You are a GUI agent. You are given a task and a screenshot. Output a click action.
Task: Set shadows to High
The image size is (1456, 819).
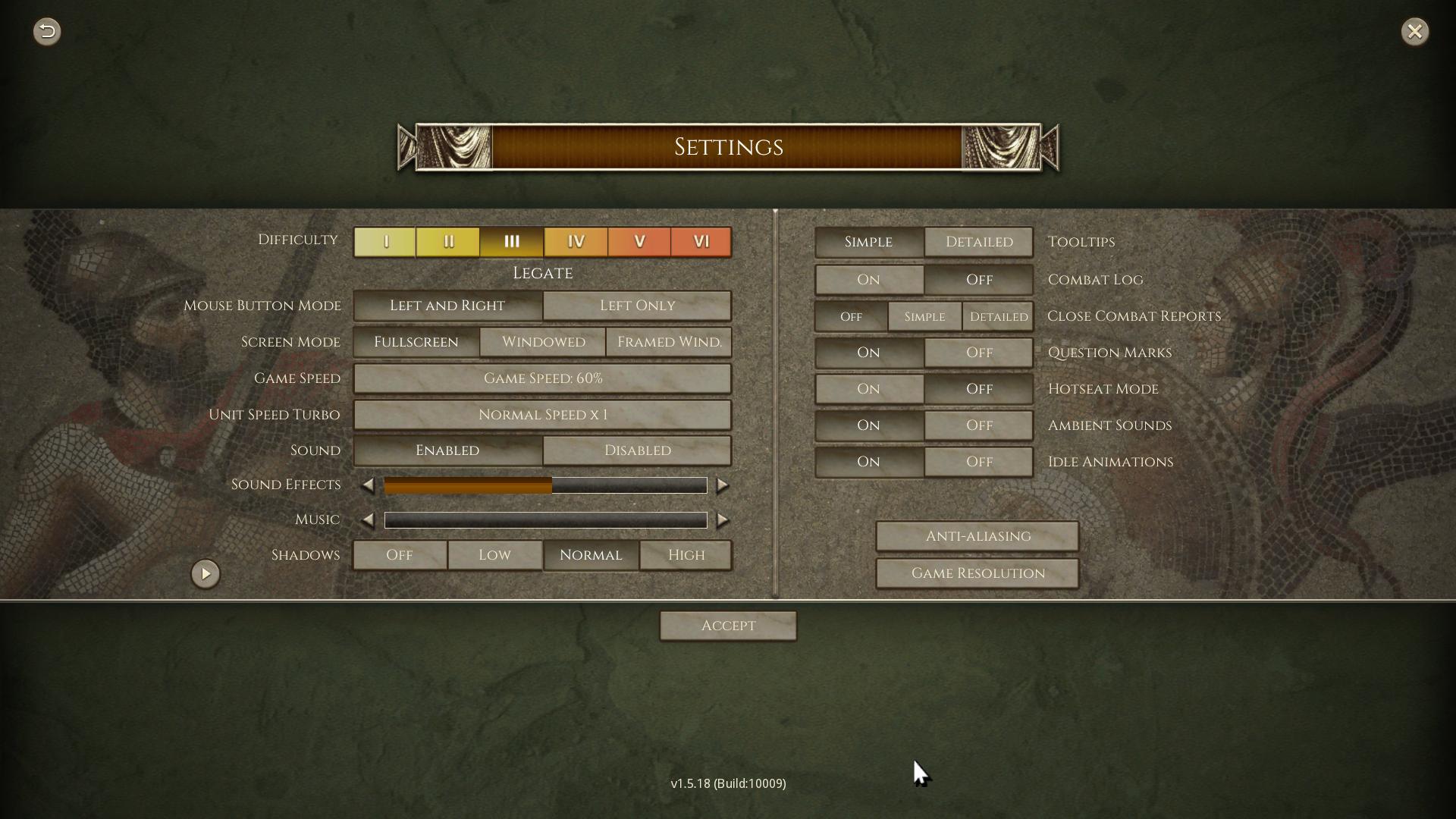point(686,555)
